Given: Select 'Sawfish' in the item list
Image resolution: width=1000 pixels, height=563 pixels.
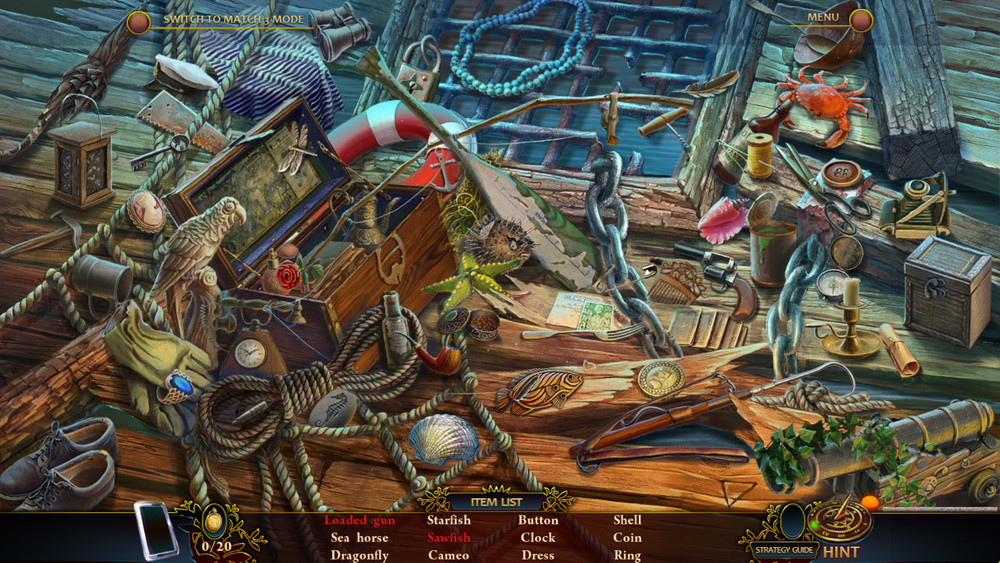Looking at the screenshot, I should pos(448,538).
